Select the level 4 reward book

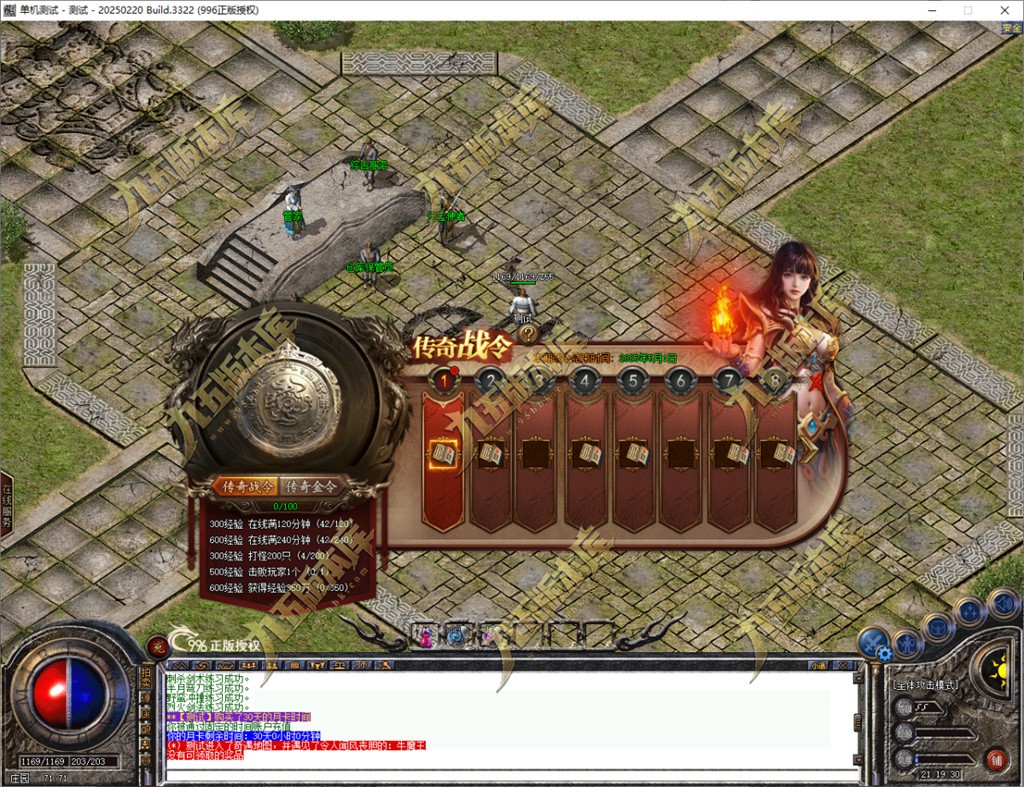point(586,454)
